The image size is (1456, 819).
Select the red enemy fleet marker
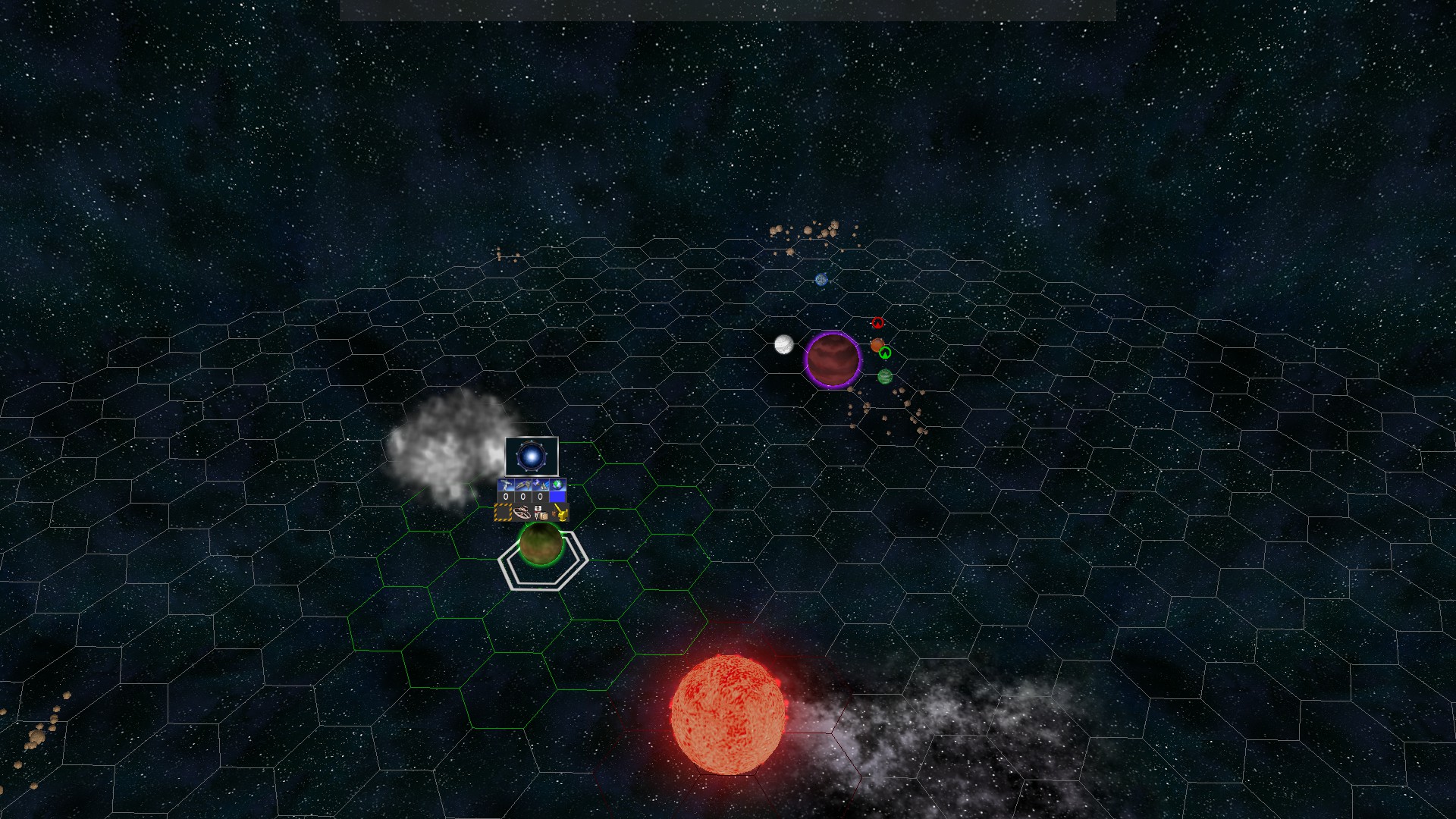click(878, 322)
